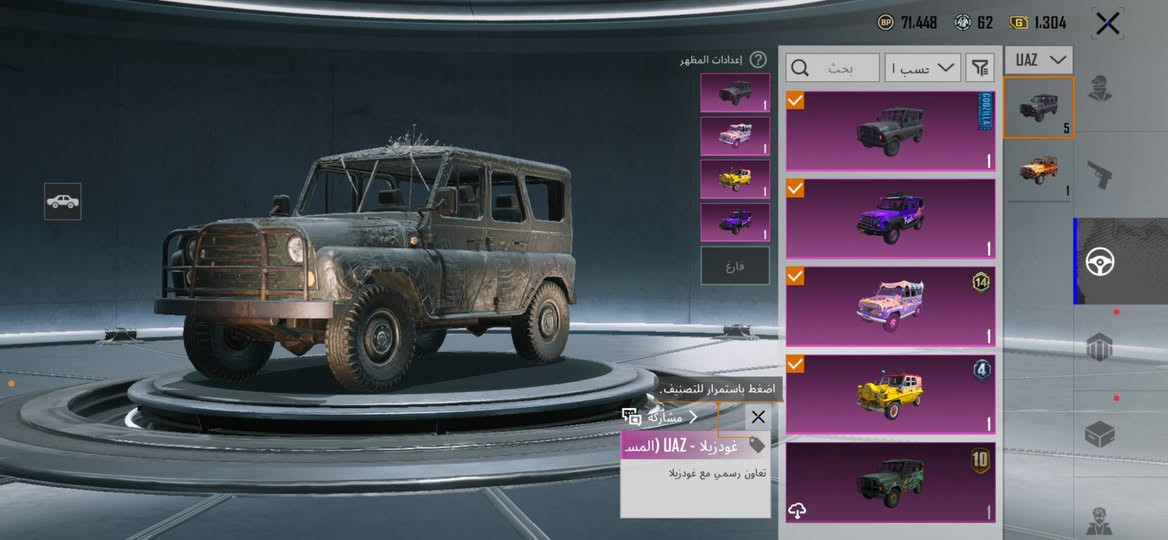Open the steering wheel vehicles tab

coord(1101,262)
